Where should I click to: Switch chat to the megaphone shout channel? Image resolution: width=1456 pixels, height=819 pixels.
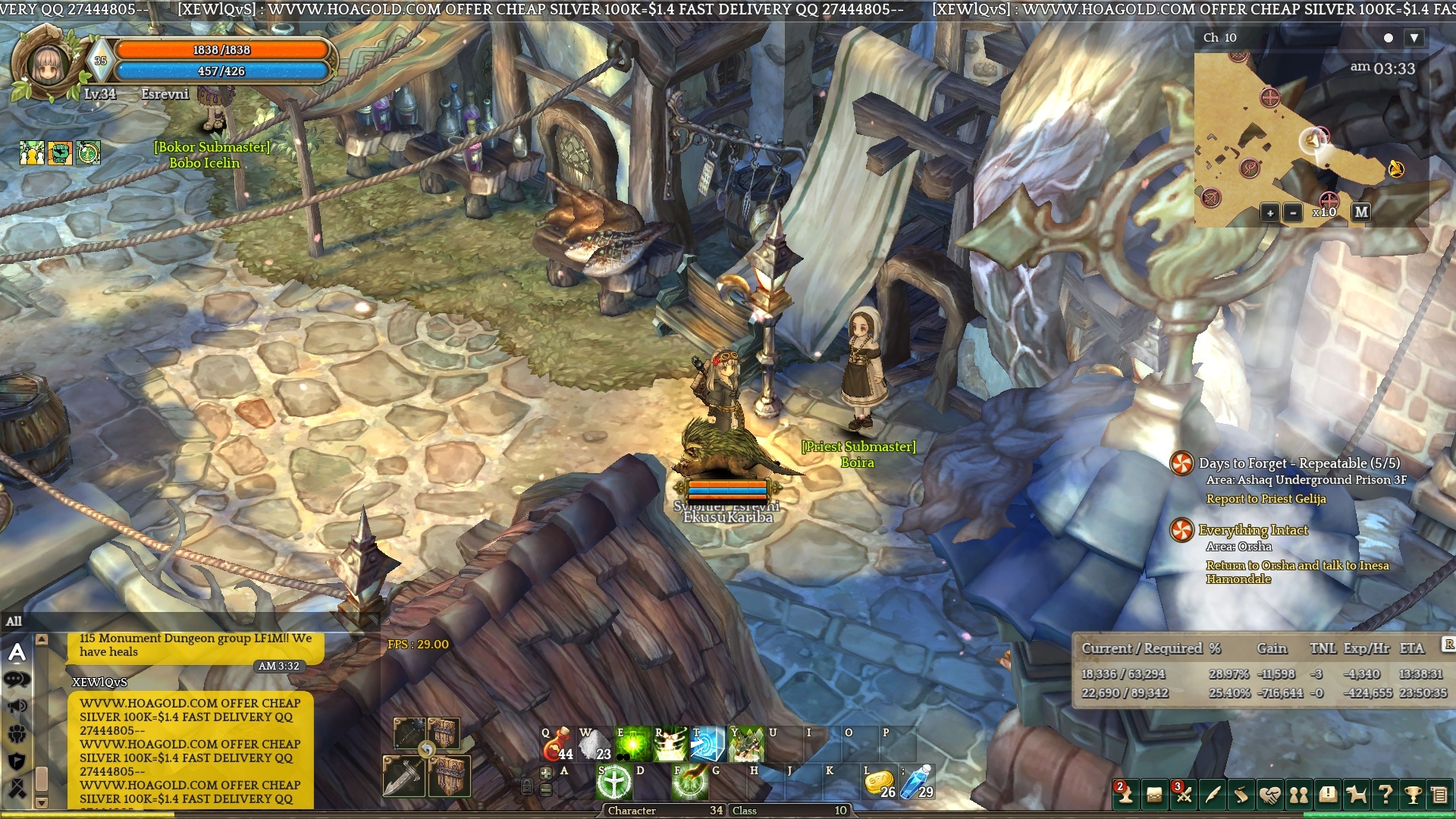click(17, 707)
